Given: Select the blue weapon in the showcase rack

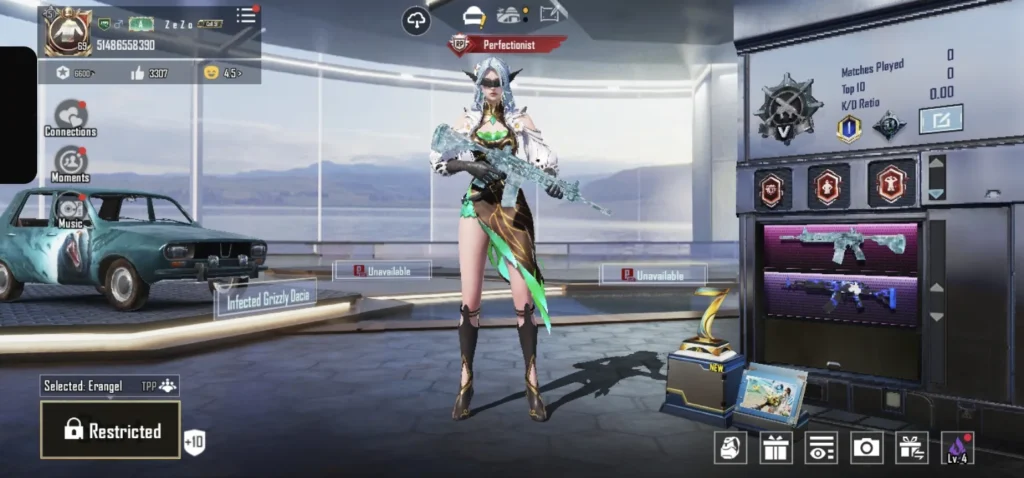Looking at the screenshot, I should point(840,296).
